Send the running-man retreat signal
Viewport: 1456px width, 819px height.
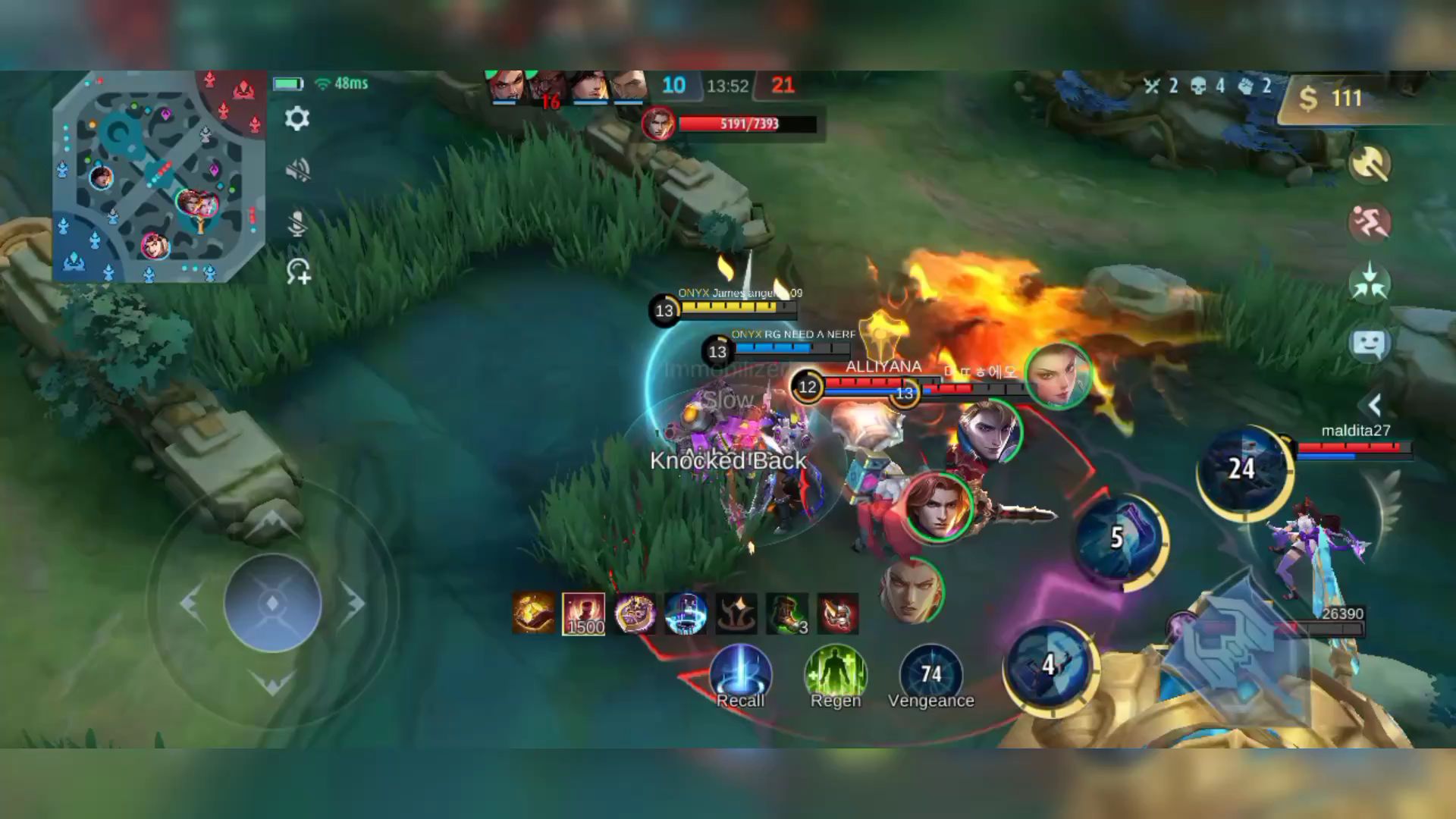pyautogui.click(x=1370, y=223)
